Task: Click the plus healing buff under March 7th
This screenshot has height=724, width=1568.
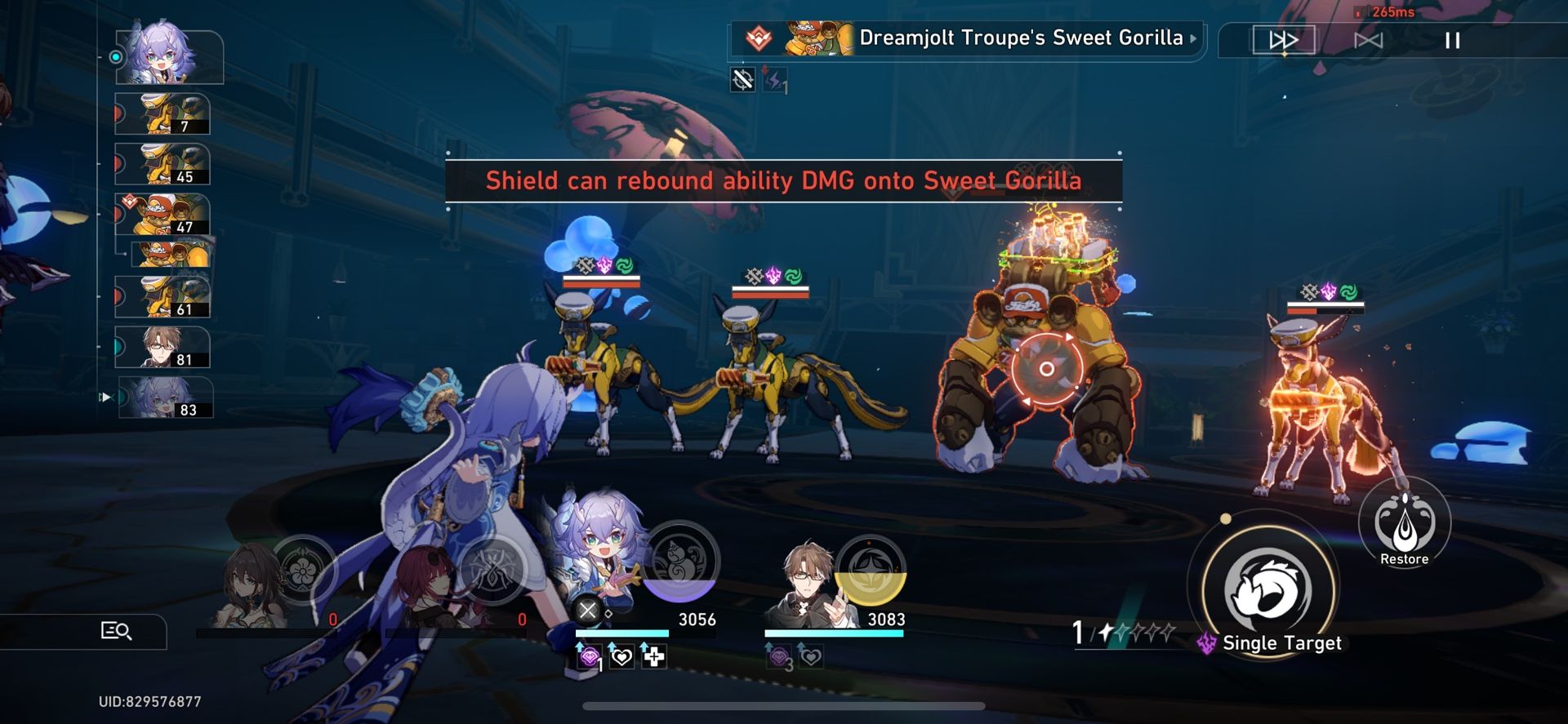Action: pos(654,656)
